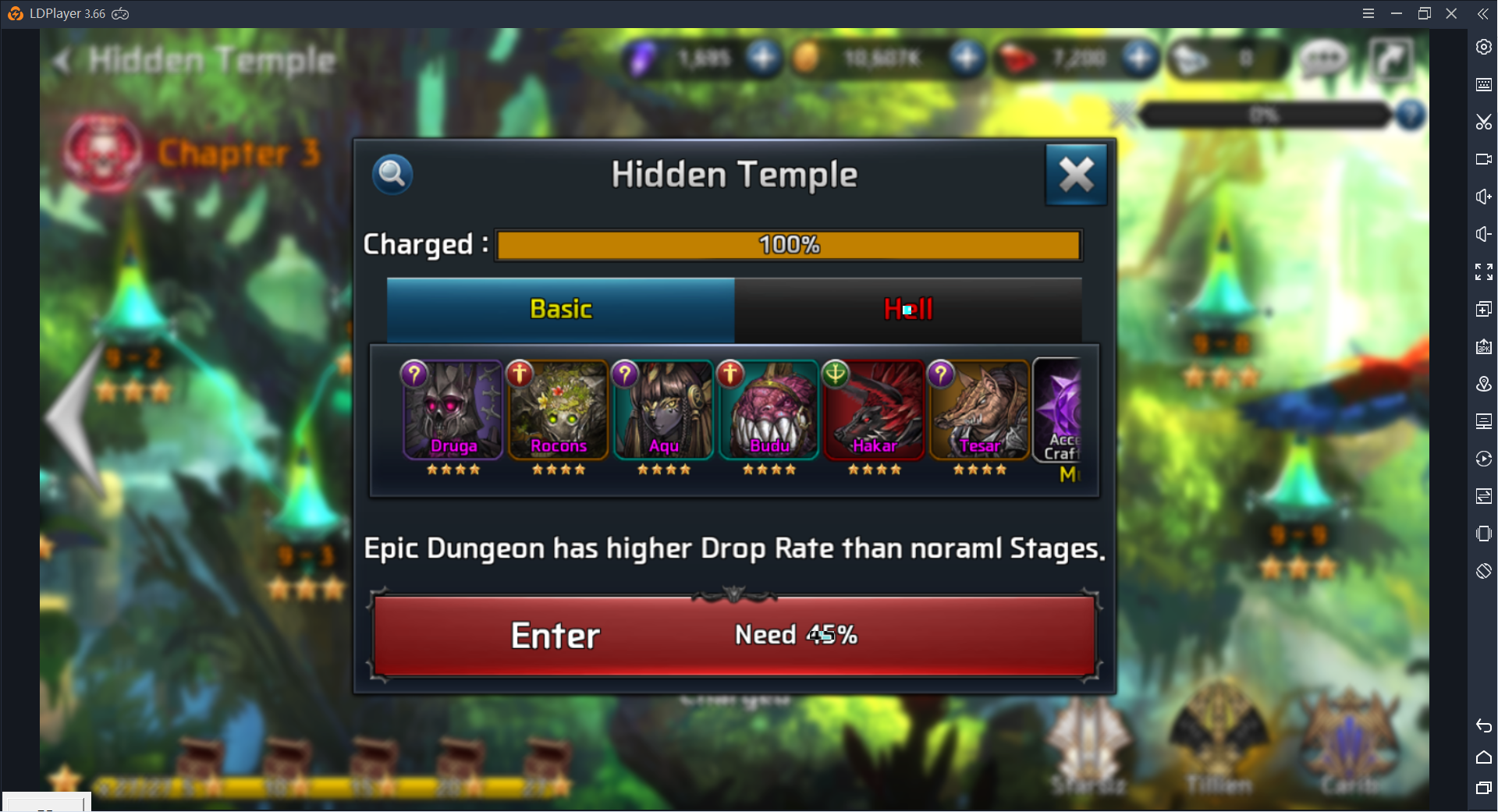Open LDPlayer settings gear
This screenshot has height=812, width=1498.
[1483, 47]
